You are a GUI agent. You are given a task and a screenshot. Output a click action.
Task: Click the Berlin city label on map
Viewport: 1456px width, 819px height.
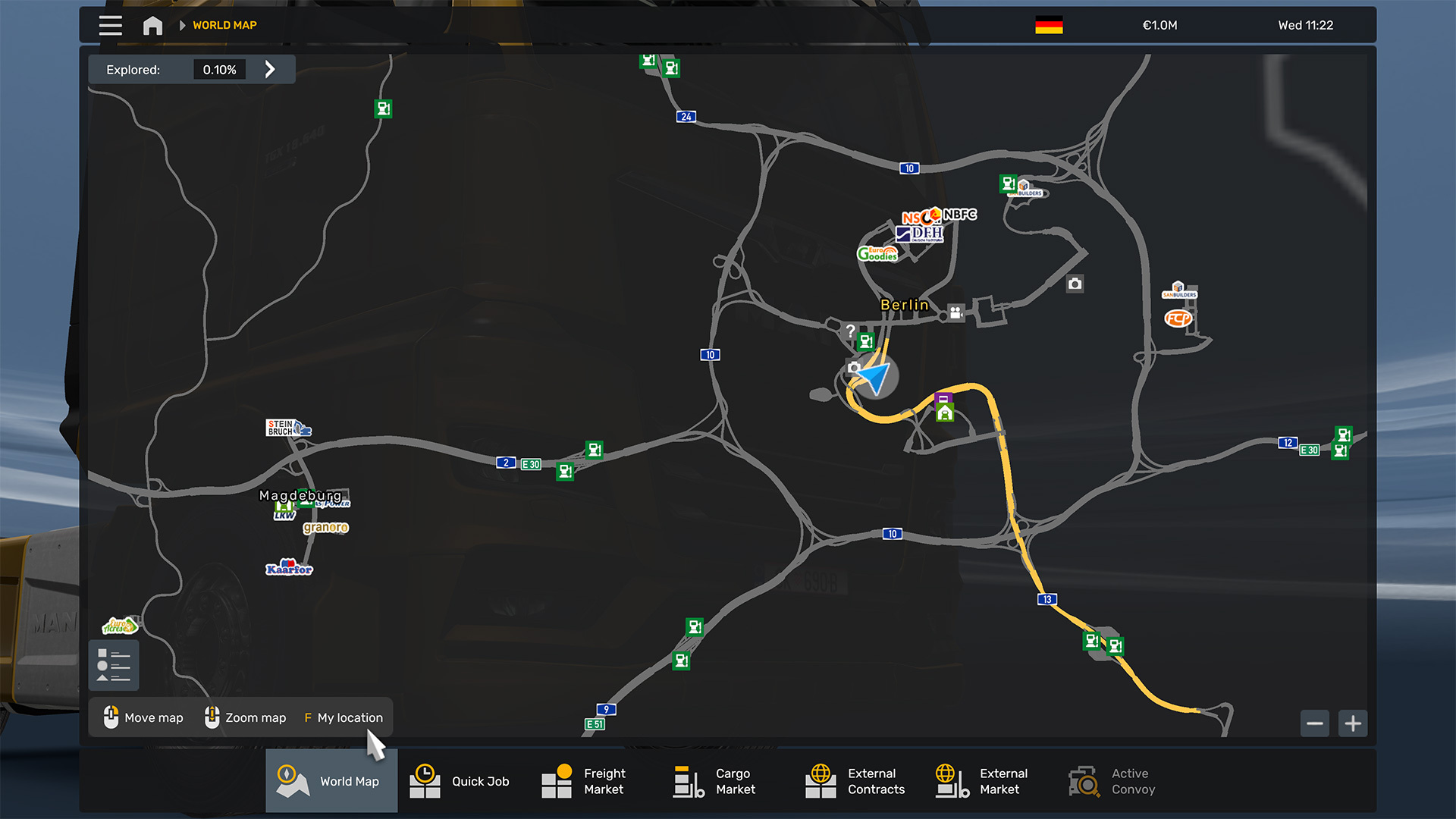904,305
